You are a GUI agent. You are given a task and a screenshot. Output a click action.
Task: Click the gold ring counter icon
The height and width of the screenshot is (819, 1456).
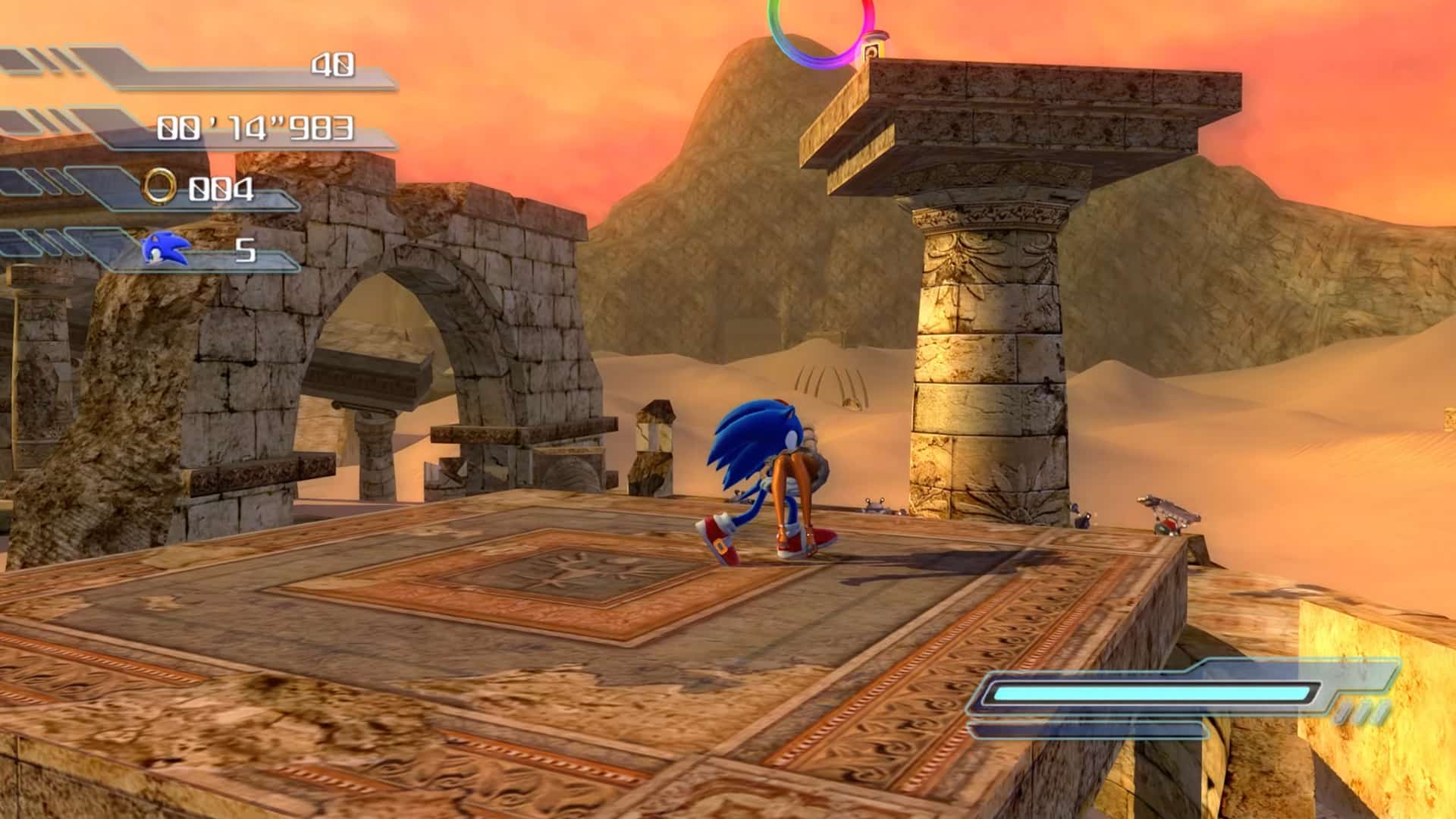click(161, 187)
